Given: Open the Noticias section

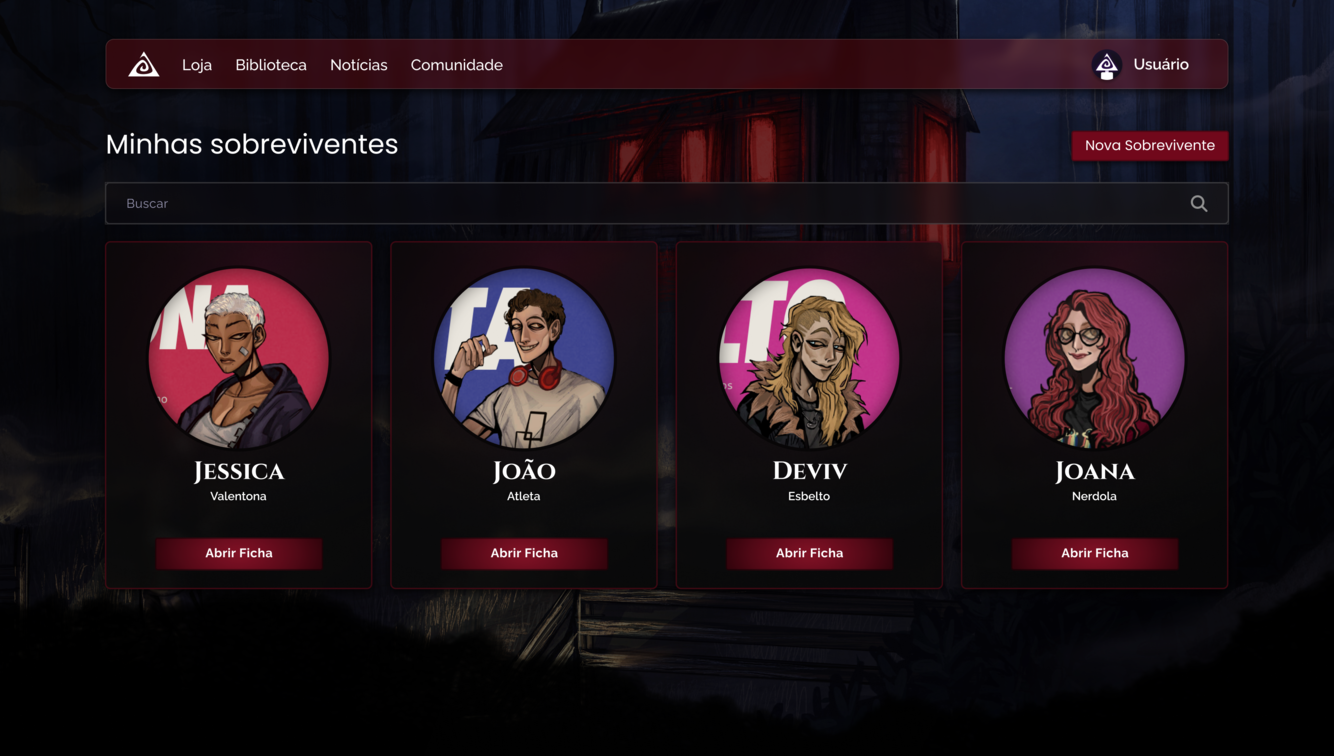Looking at the screenshot, I should point(358,64).
